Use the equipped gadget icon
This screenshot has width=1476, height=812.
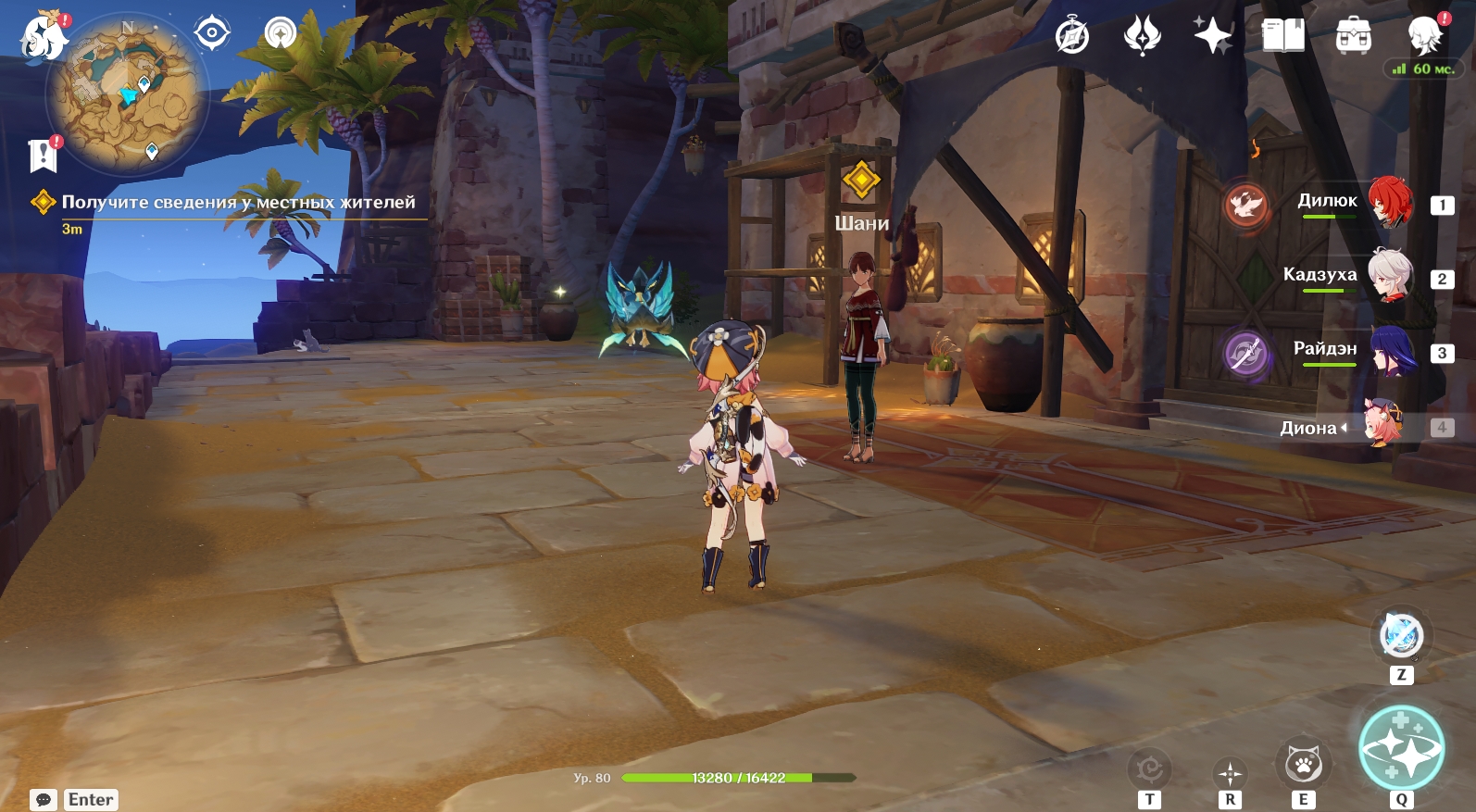pyautogui.click(x=1401, y=636)
